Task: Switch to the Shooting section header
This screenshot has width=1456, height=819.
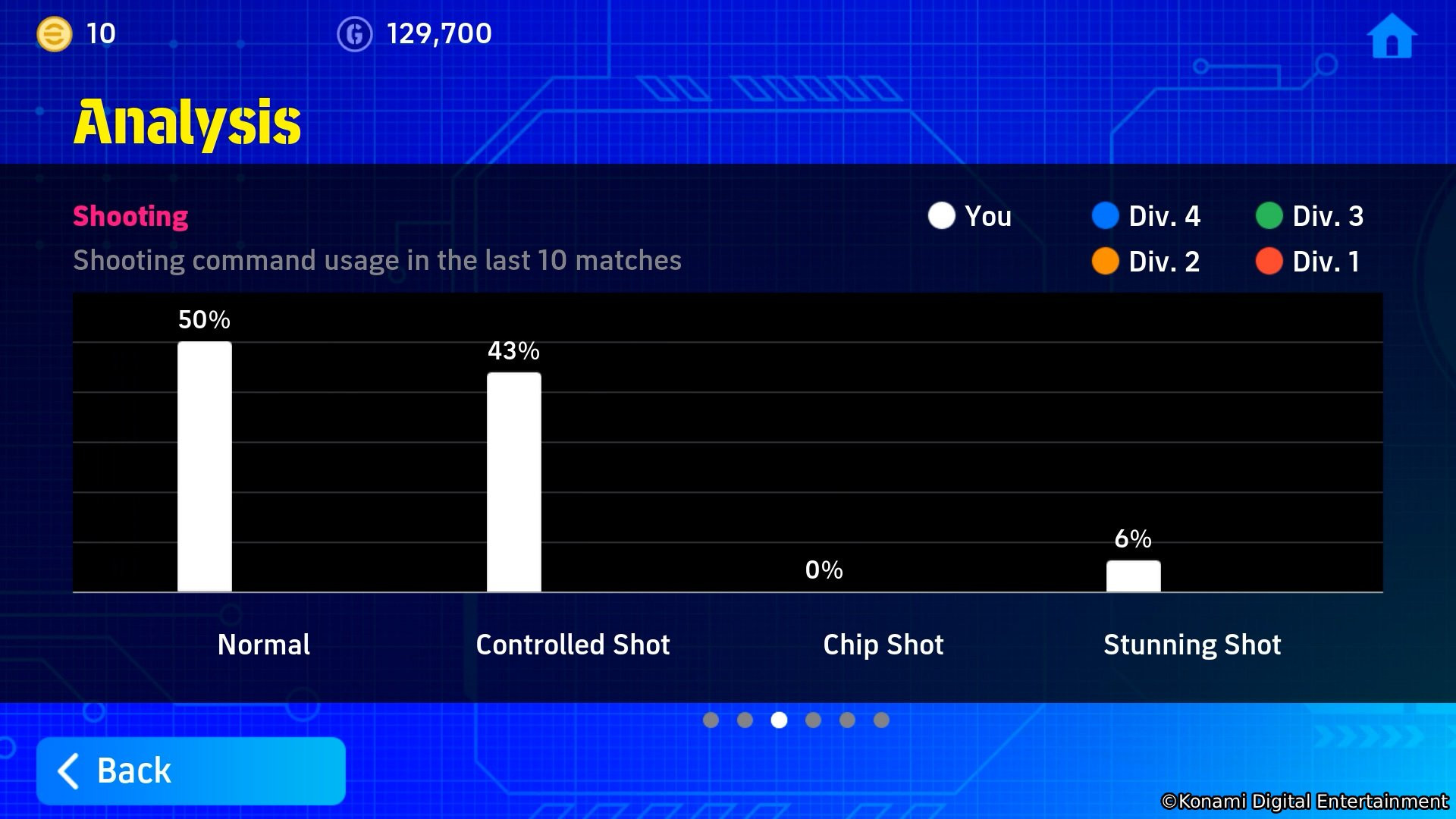Action: click(x=130, y=216)
